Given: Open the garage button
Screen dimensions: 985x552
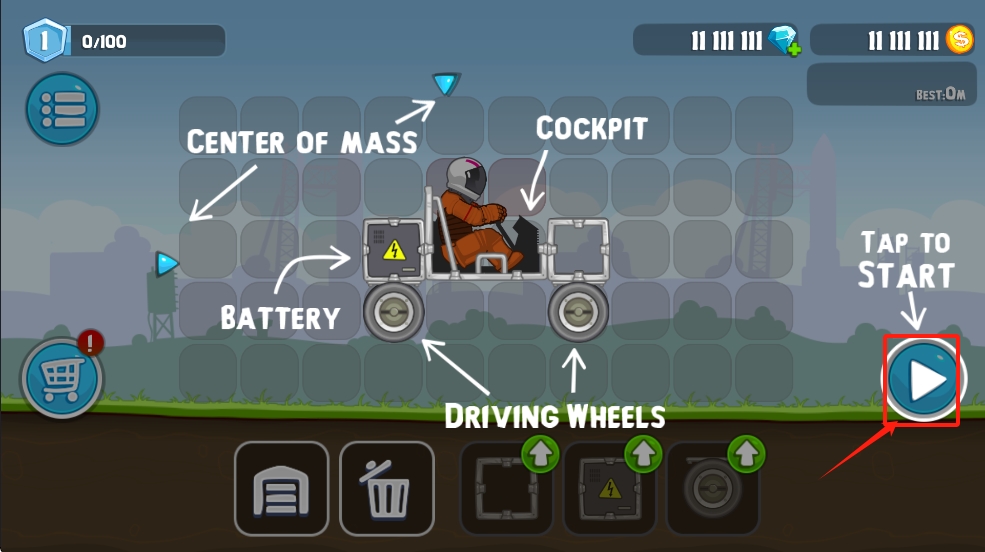Looking at the screenshot, I should [281, 488].
